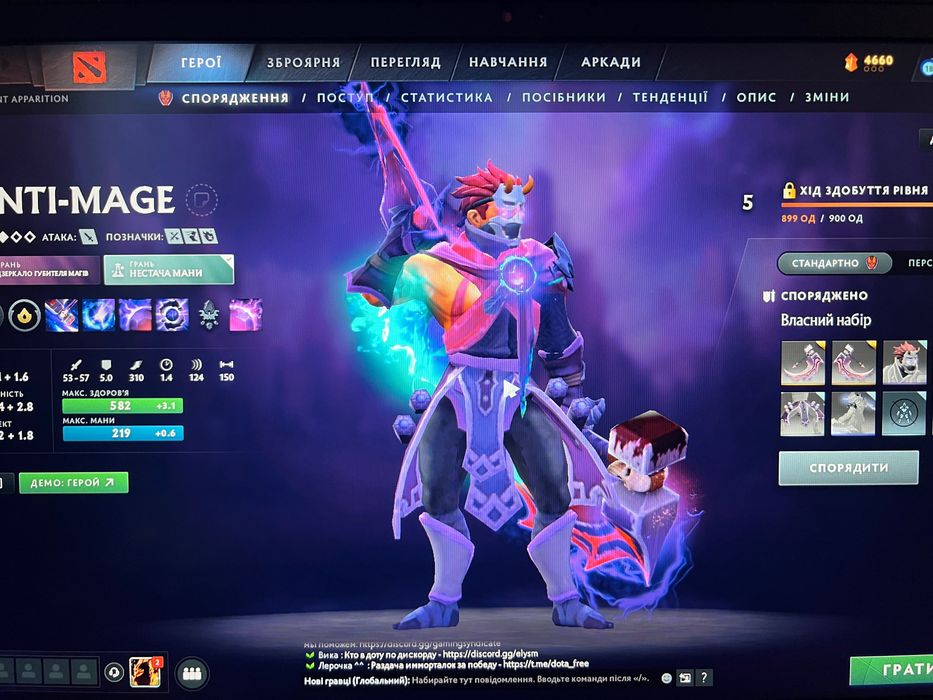933x700 pixels.
Task: Open the party group icon button
Action: point(192,672)
